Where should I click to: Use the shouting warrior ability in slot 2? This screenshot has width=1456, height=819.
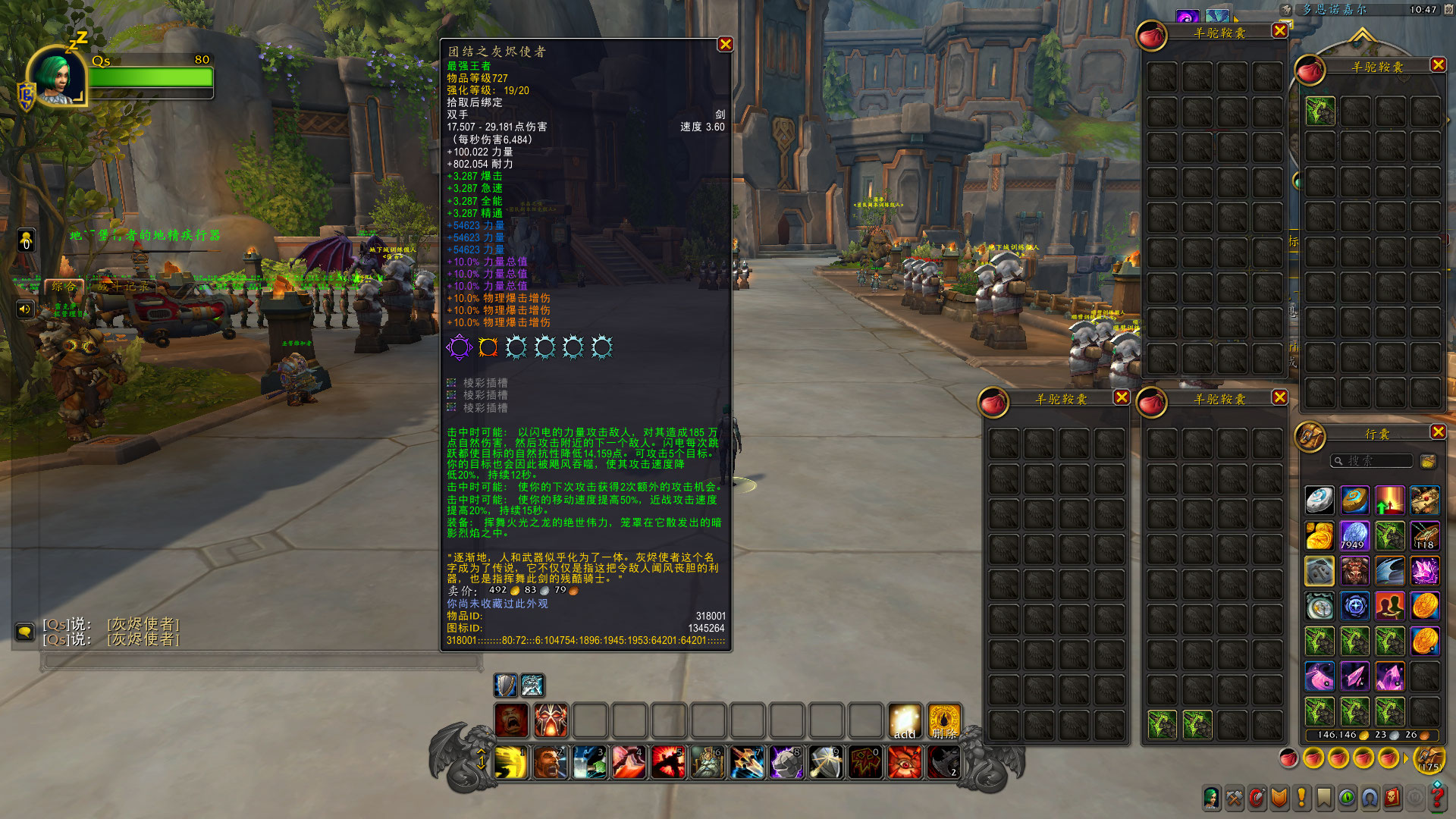551,762
